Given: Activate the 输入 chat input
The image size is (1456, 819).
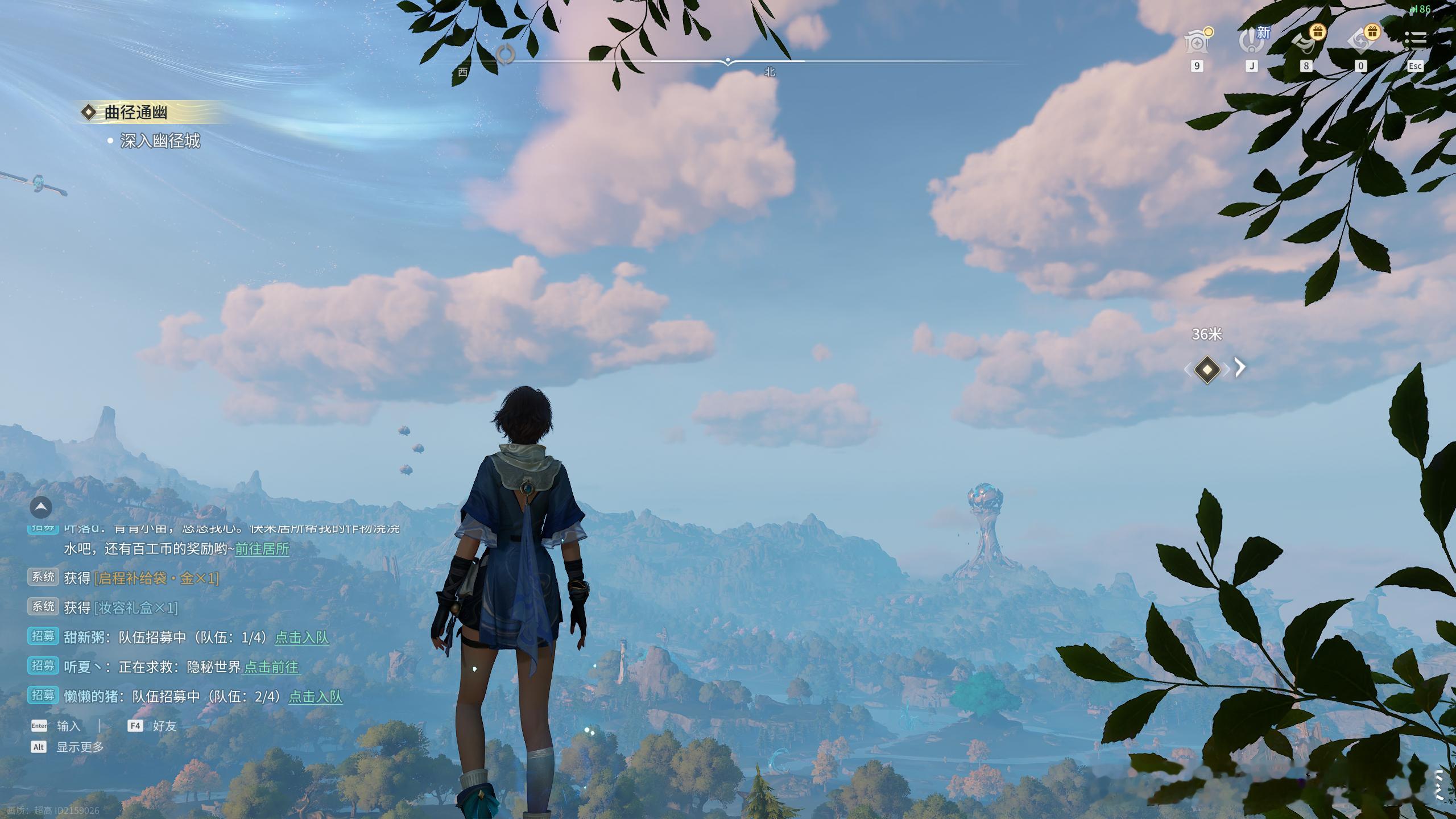Looking at the screenshot, I should coord(68,726).
